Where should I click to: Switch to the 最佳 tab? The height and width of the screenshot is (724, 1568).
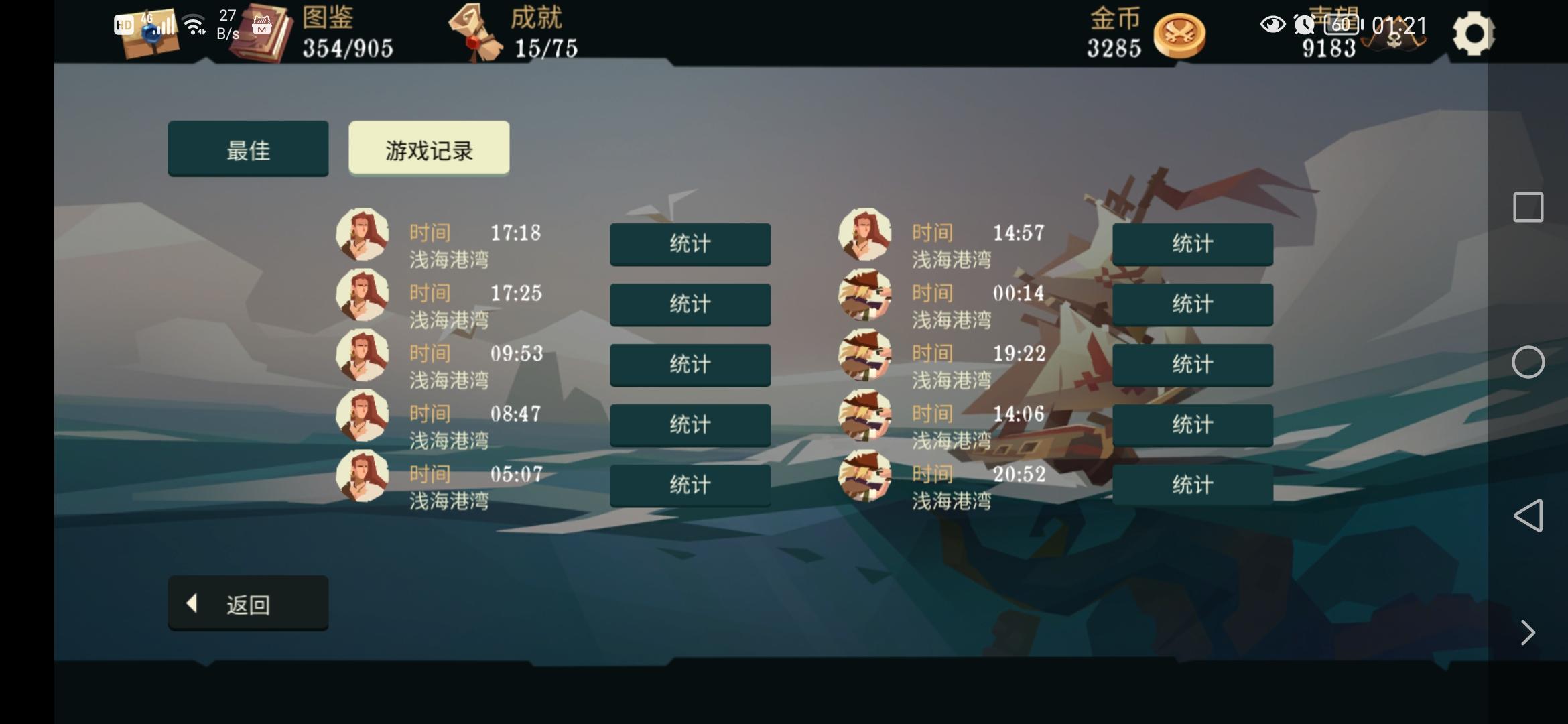248,149
